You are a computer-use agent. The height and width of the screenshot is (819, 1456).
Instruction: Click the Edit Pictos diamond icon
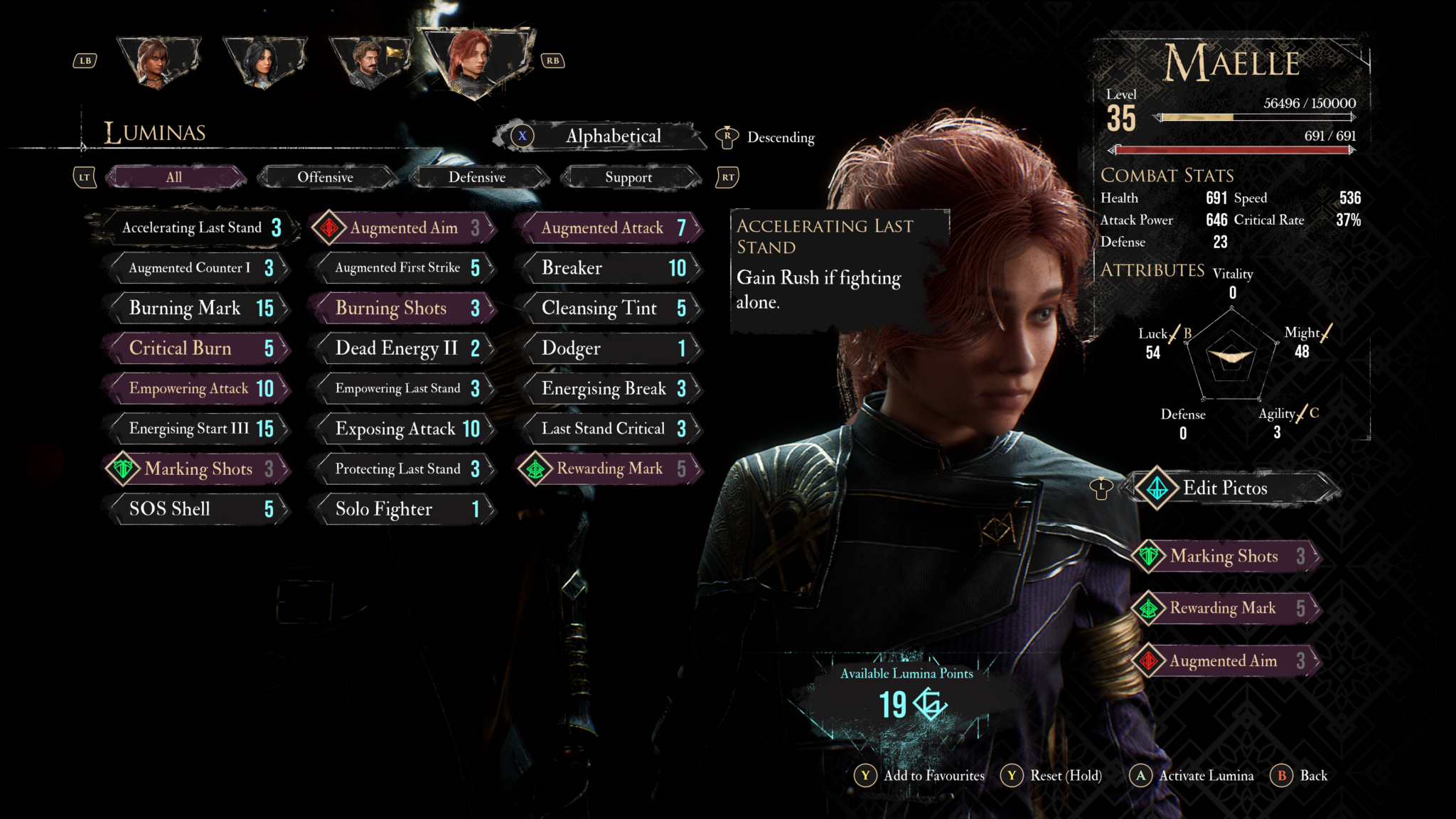pos(1158,489)
